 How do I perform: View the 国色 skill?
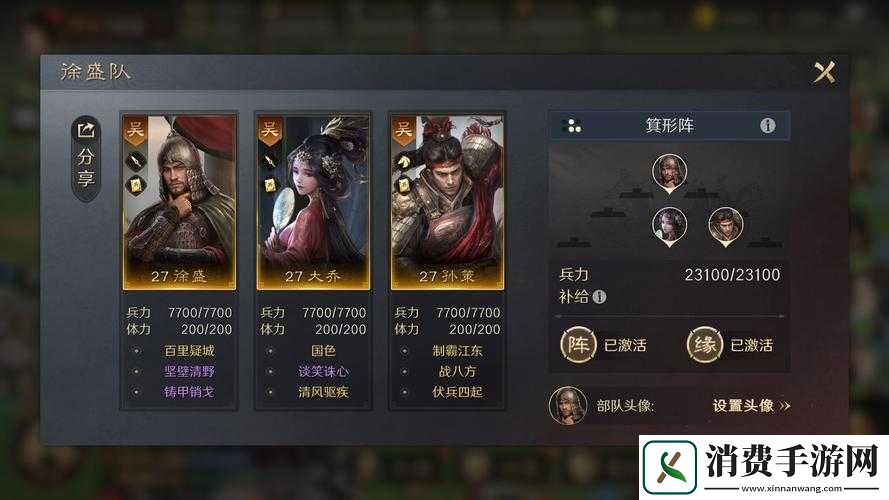323,351
